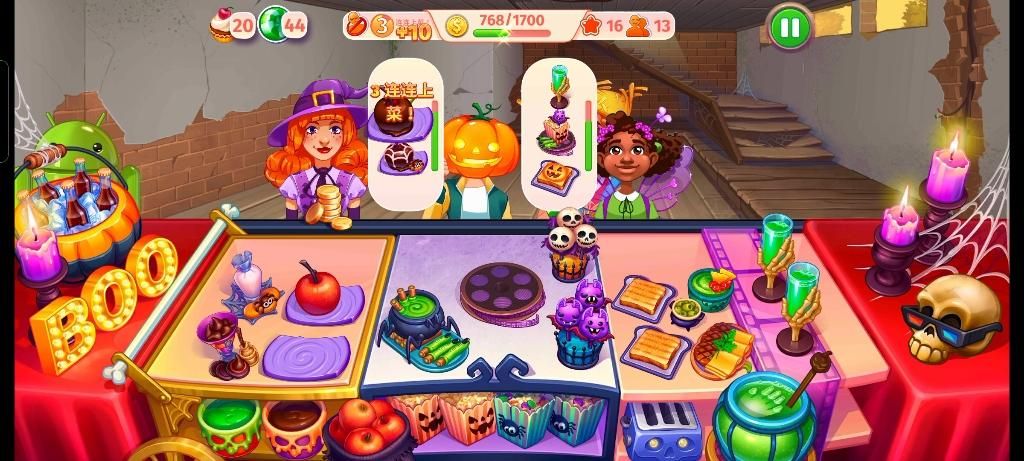Select the green slime skull bowl
Viewport: 1024px width, 461px height.
[229, 424]
